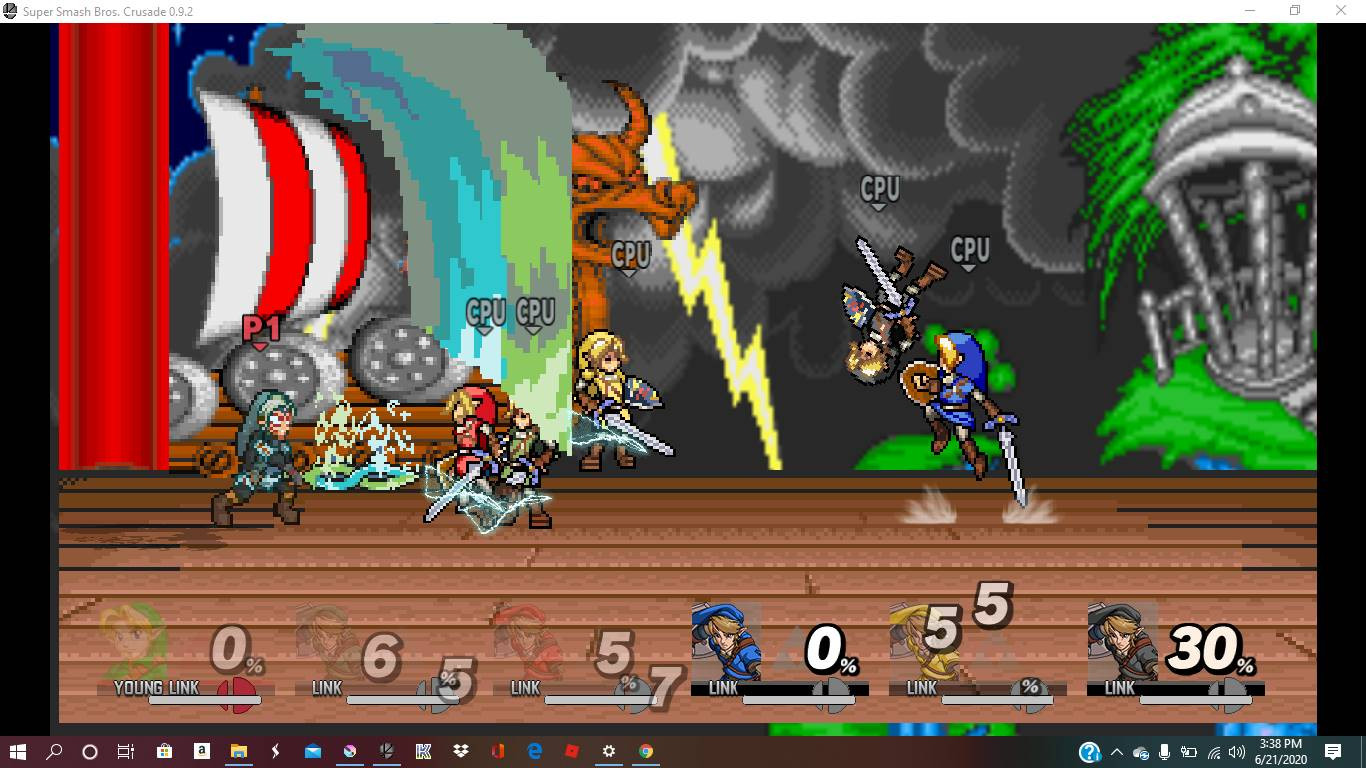
Task: Open the Windows Settings gear icon
Action: [x=608, y=752]
